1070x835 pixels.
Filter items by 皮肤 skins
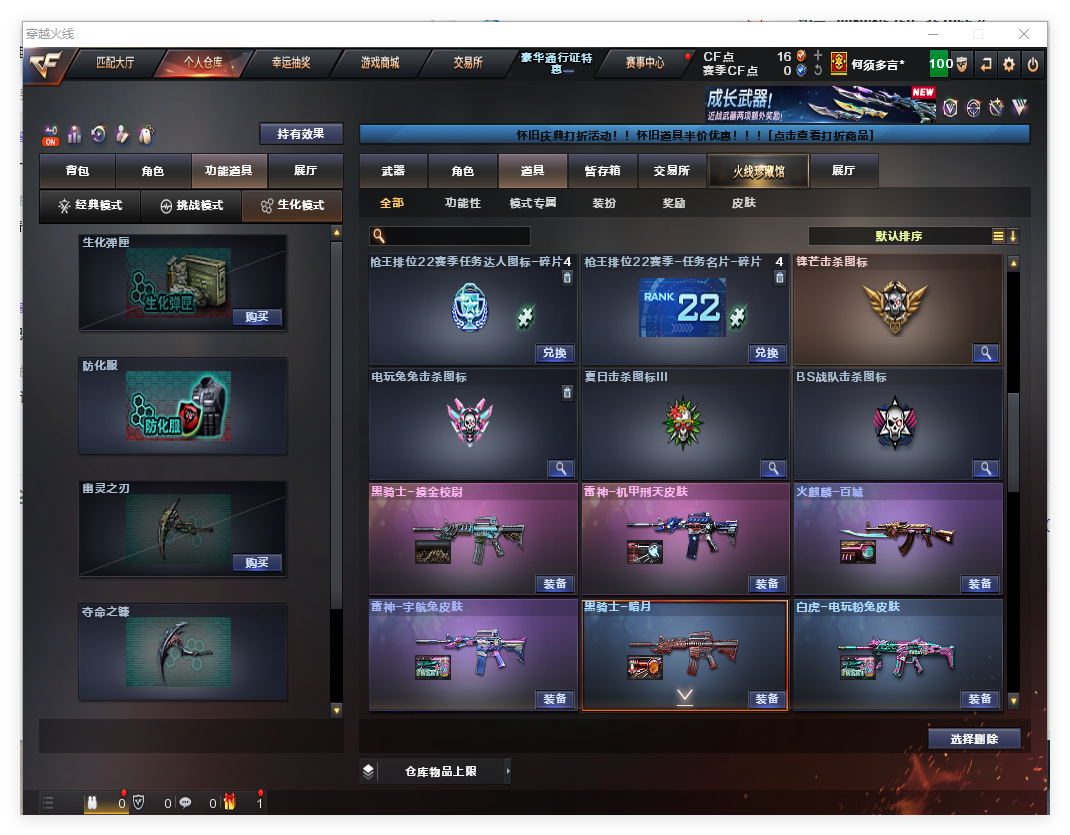point(744,203)
